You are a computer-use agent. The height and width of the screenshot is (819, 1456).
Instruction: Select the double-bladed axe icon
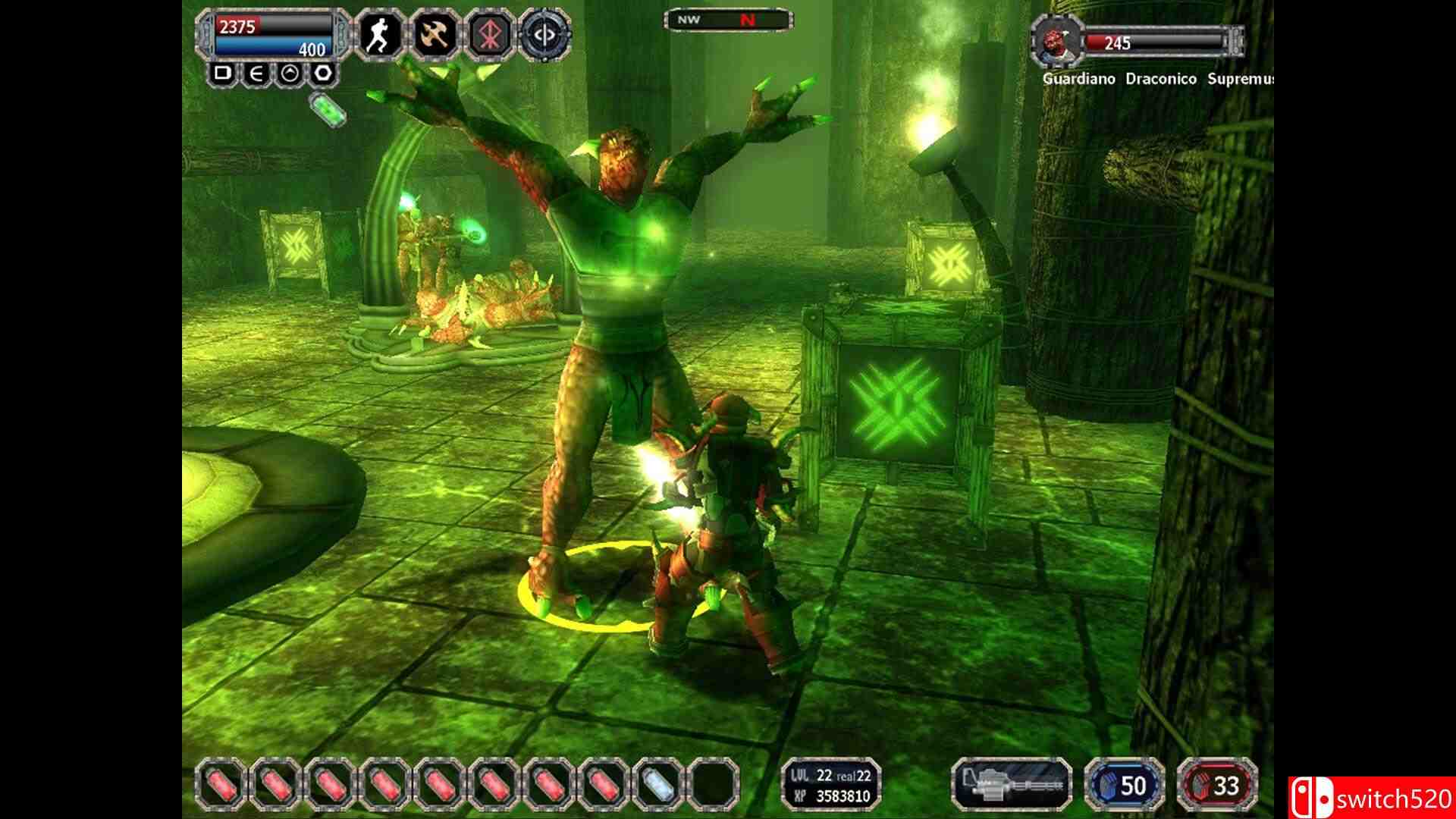434,35
